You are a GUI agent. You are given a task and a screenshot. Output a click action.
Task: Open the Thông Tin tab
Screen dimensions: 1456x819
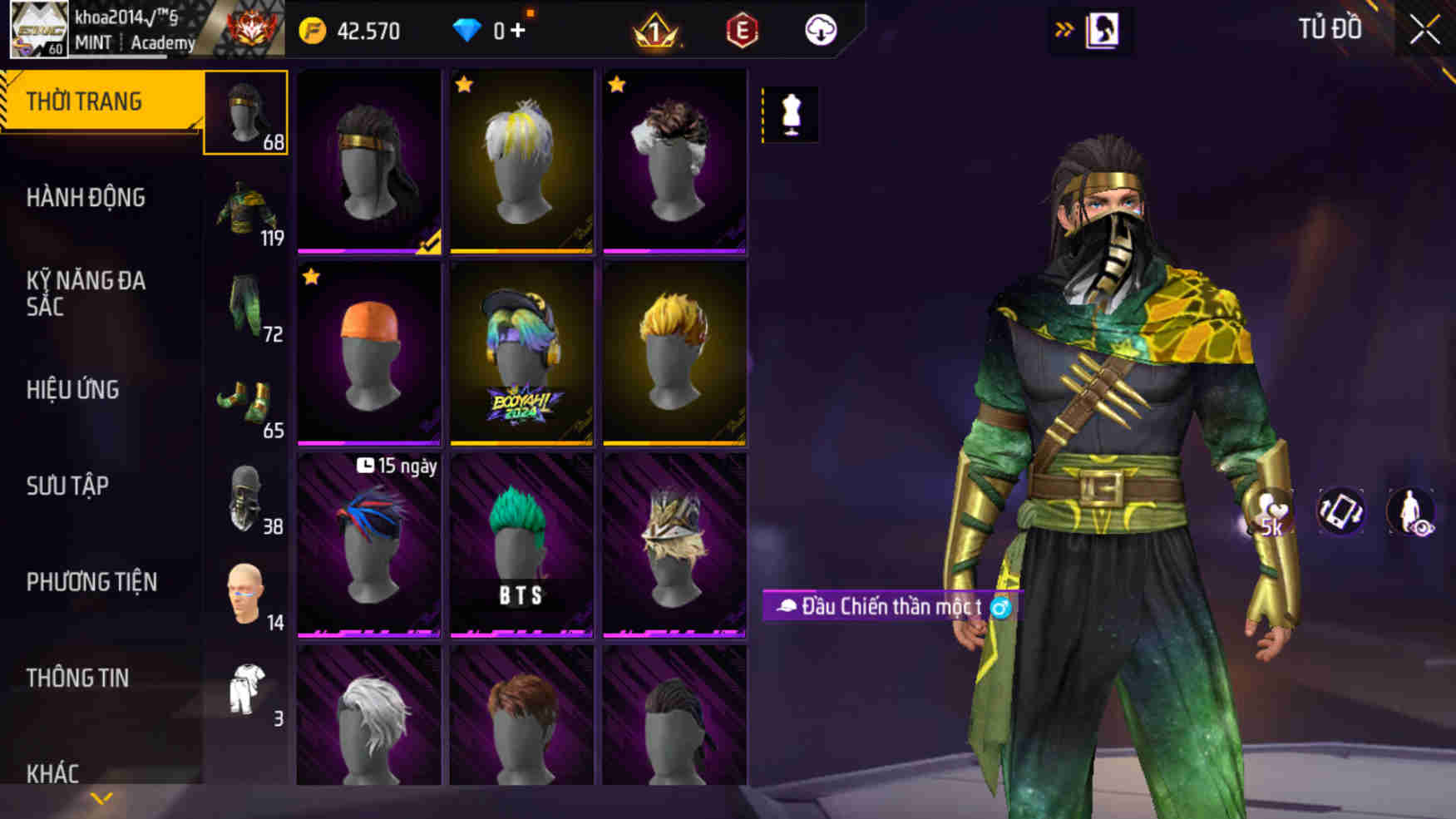tap(77, 678)
